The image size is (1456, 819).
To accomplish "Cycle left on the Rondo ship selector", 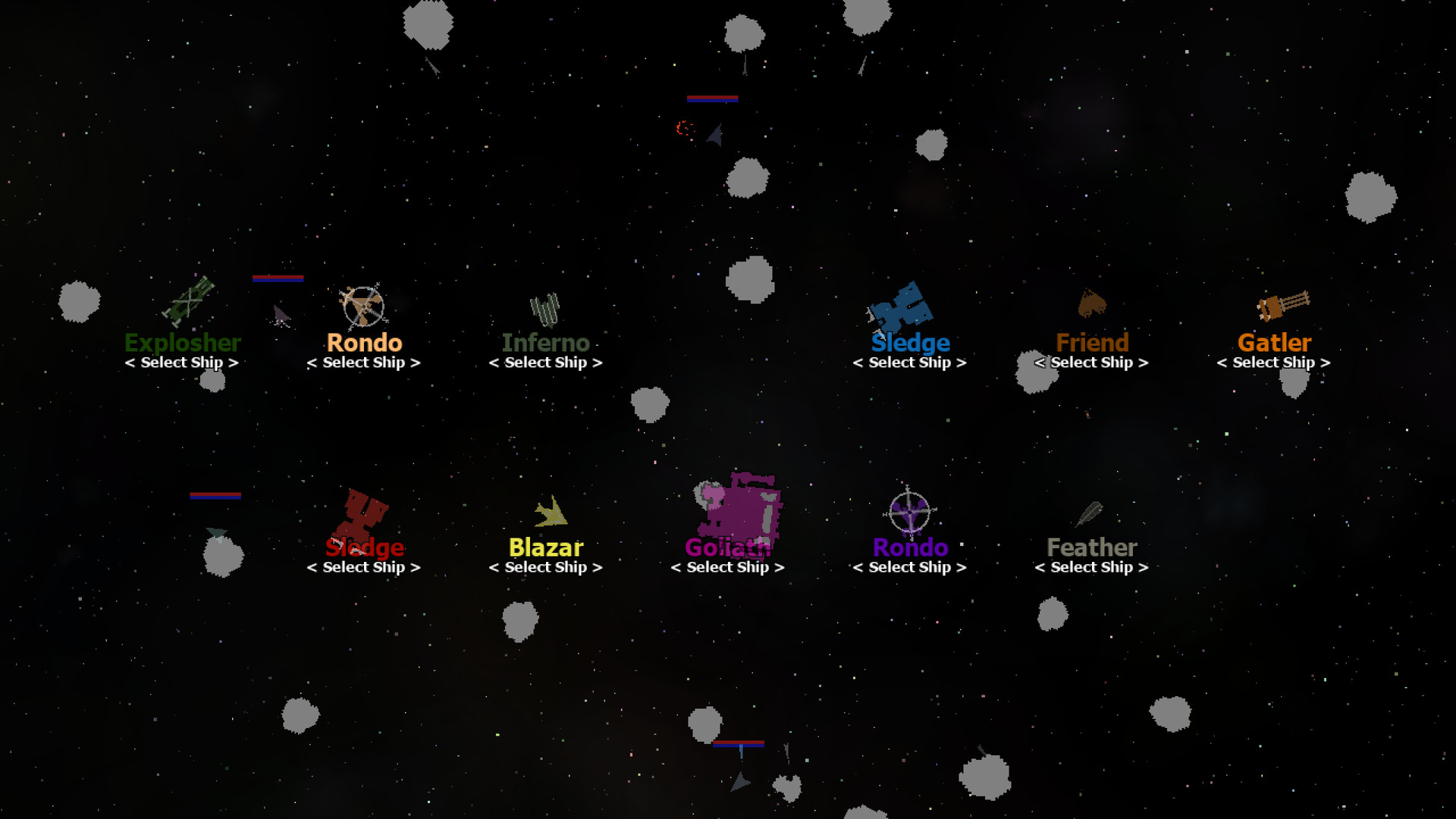I will tap(313, 362).
